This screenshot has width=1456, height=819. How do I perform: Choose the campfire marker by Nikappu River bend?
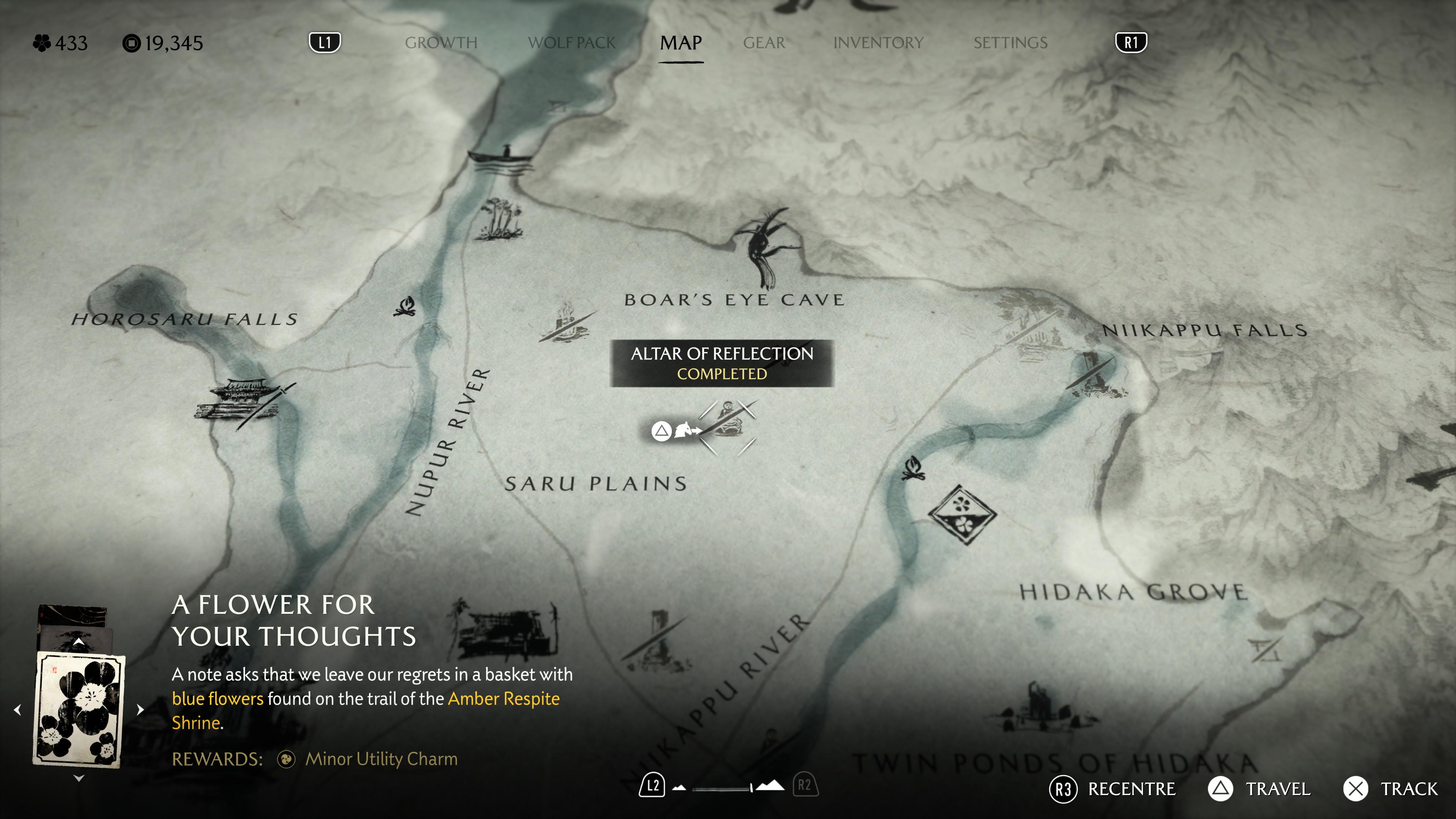pyautogui.click(x=913, y=468)
